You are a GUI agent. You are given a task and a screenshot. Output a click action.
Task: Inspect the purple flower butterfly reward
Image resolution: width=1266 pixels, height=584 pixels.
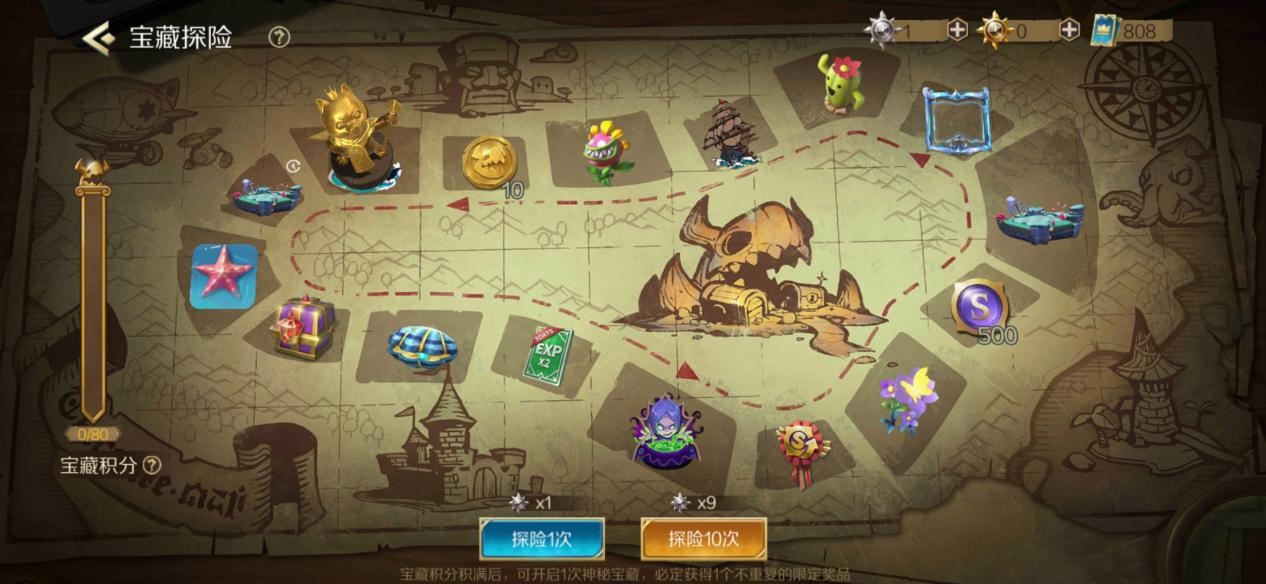pos(907,400)
